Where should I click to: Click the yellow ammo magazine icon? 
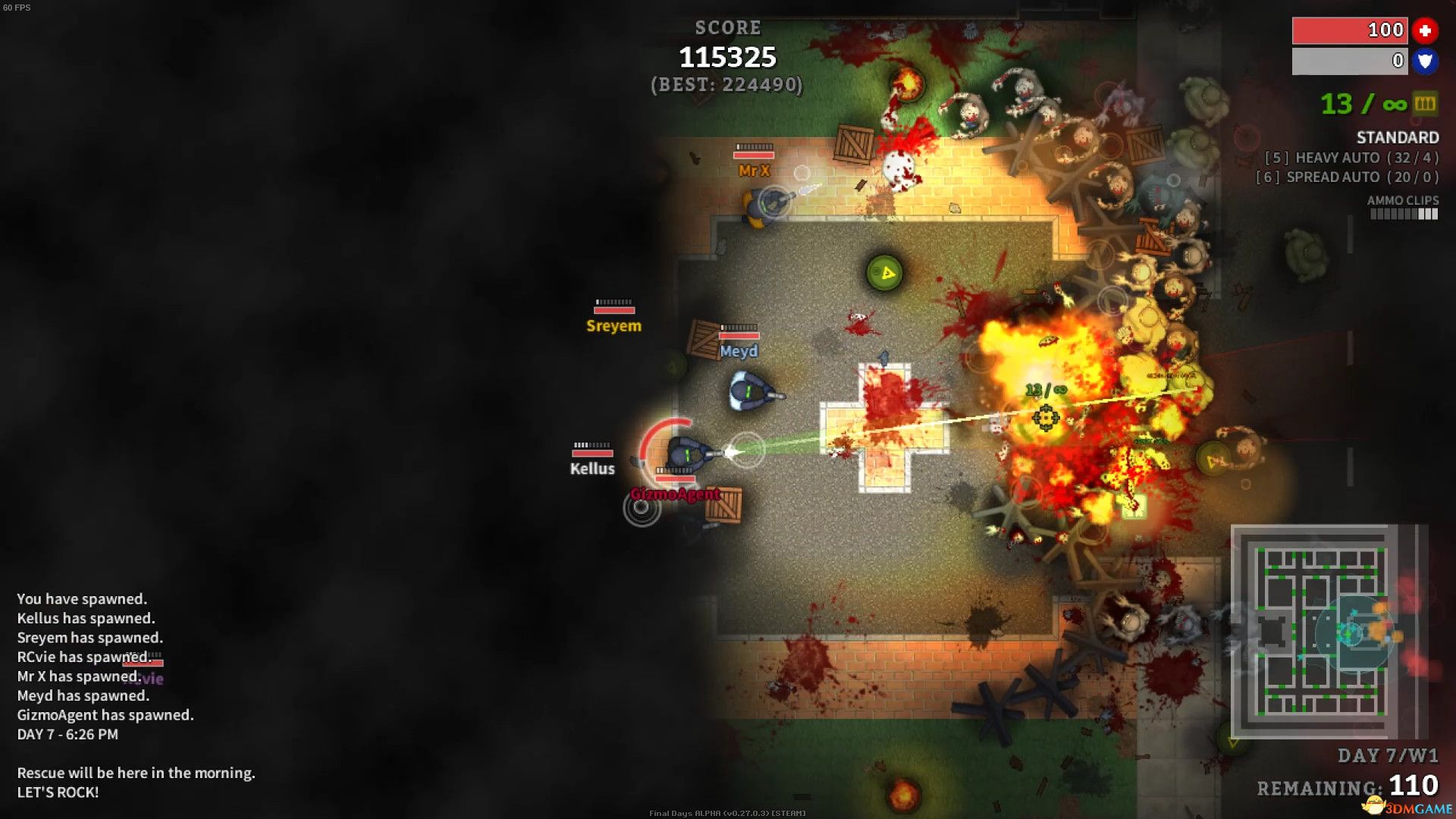(x=1425, y=104)
